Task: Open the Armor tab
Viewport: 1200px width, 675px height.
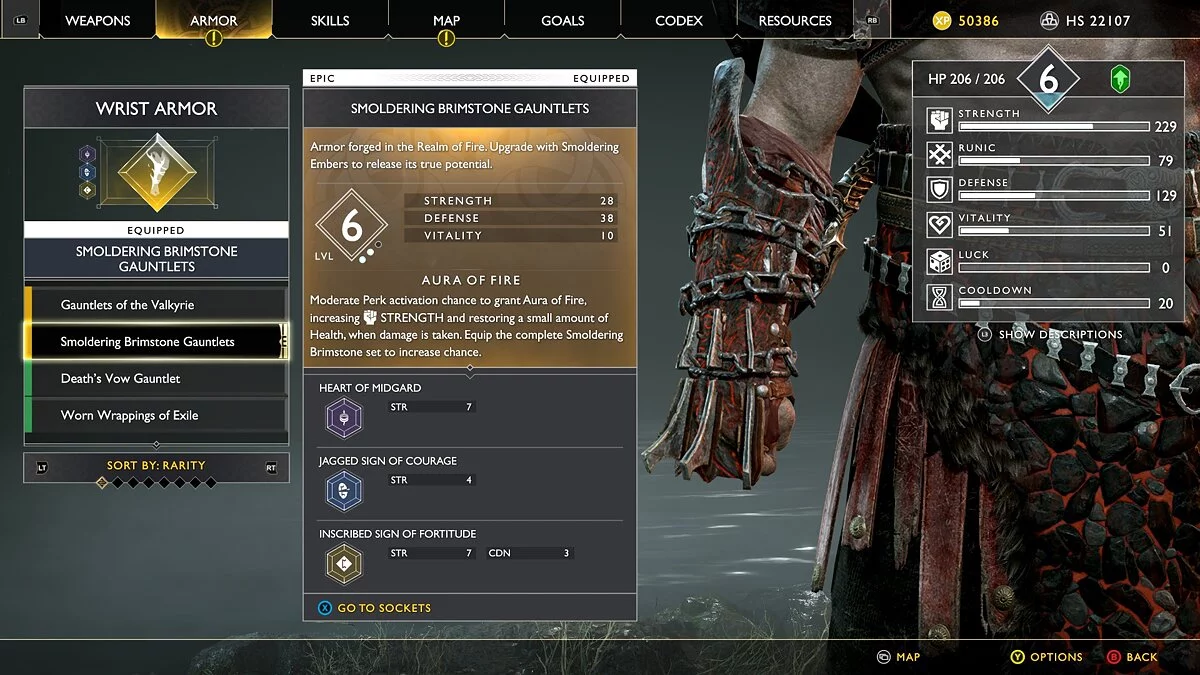Action: coord(214,20)
